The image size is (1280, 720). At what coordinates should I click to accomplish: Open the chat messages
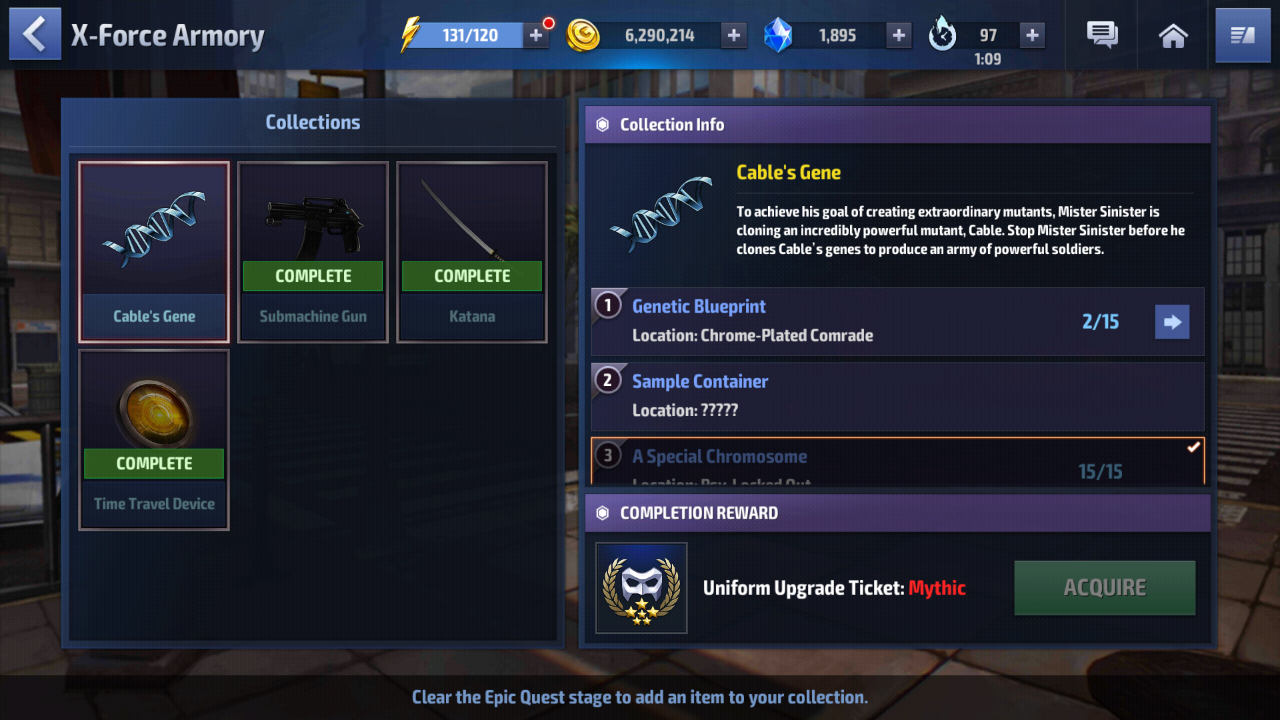point(1102,36)
